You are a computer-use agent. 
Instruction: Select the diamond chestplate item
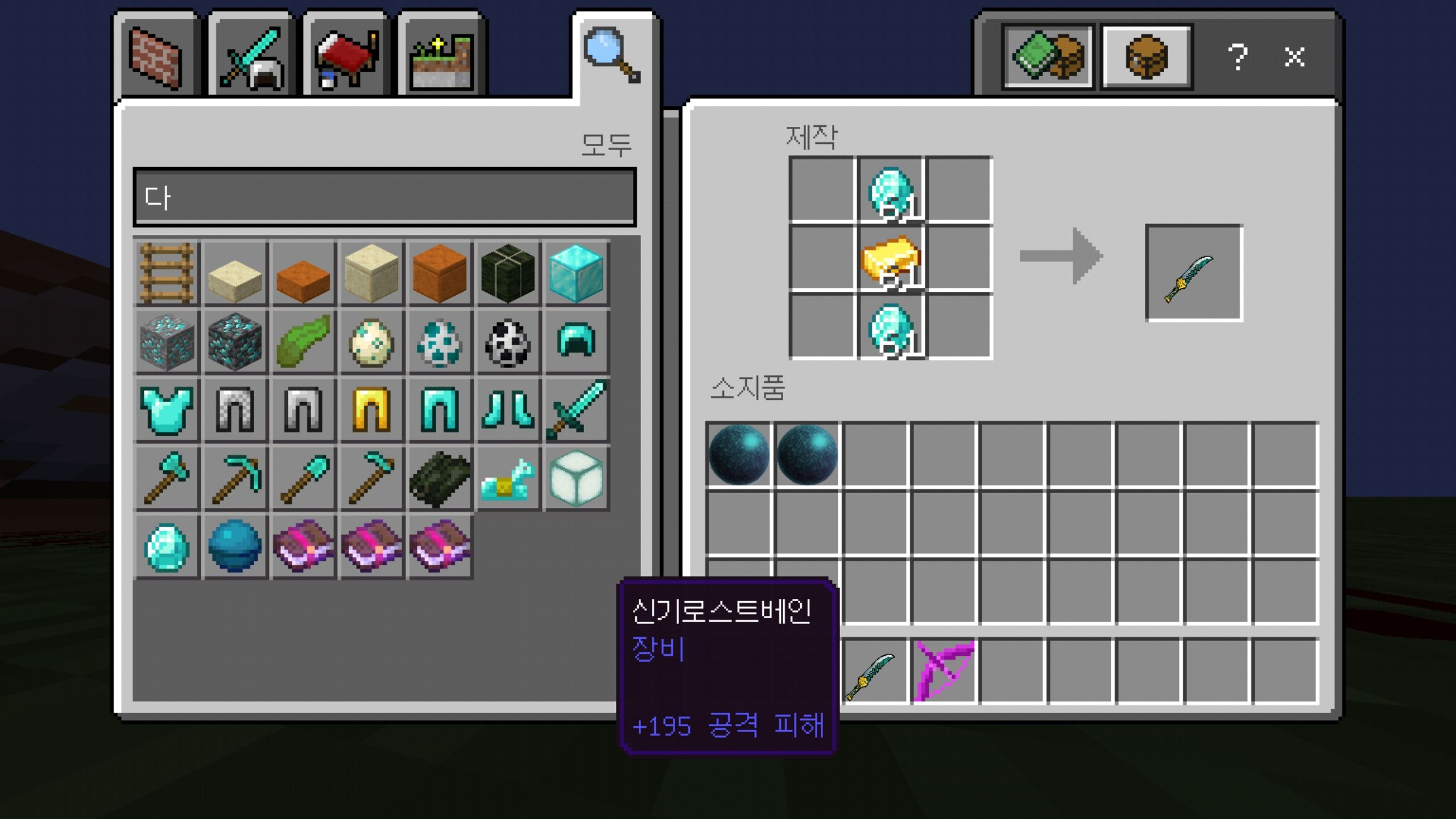click(167, 410)
